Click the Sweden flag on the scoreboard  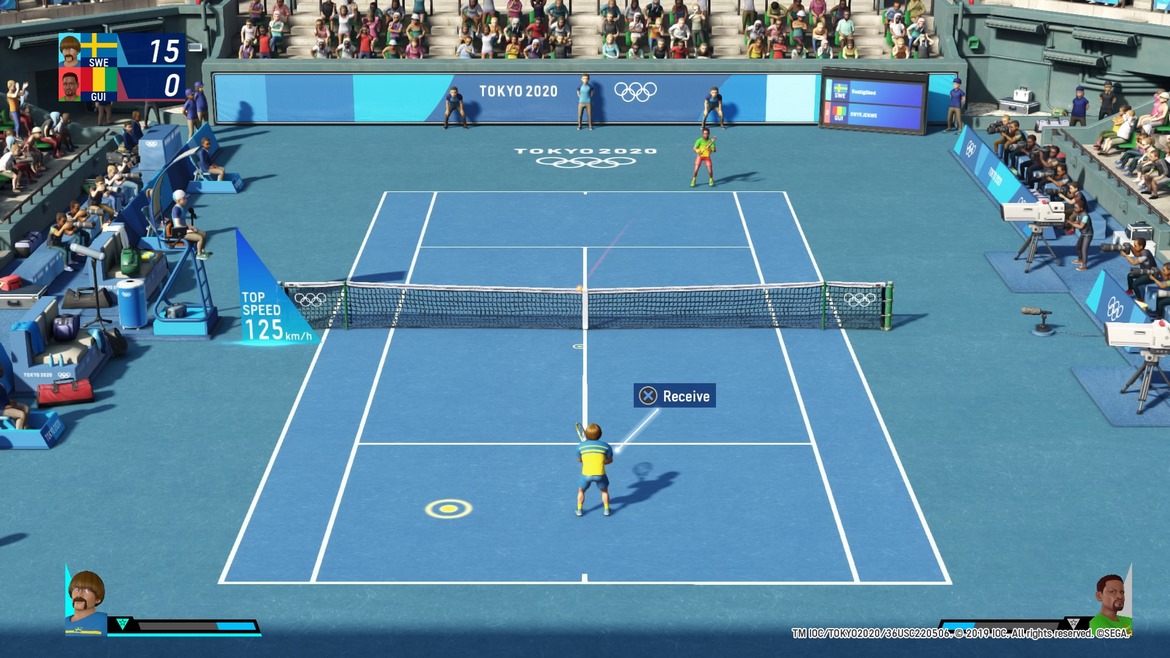99,48
